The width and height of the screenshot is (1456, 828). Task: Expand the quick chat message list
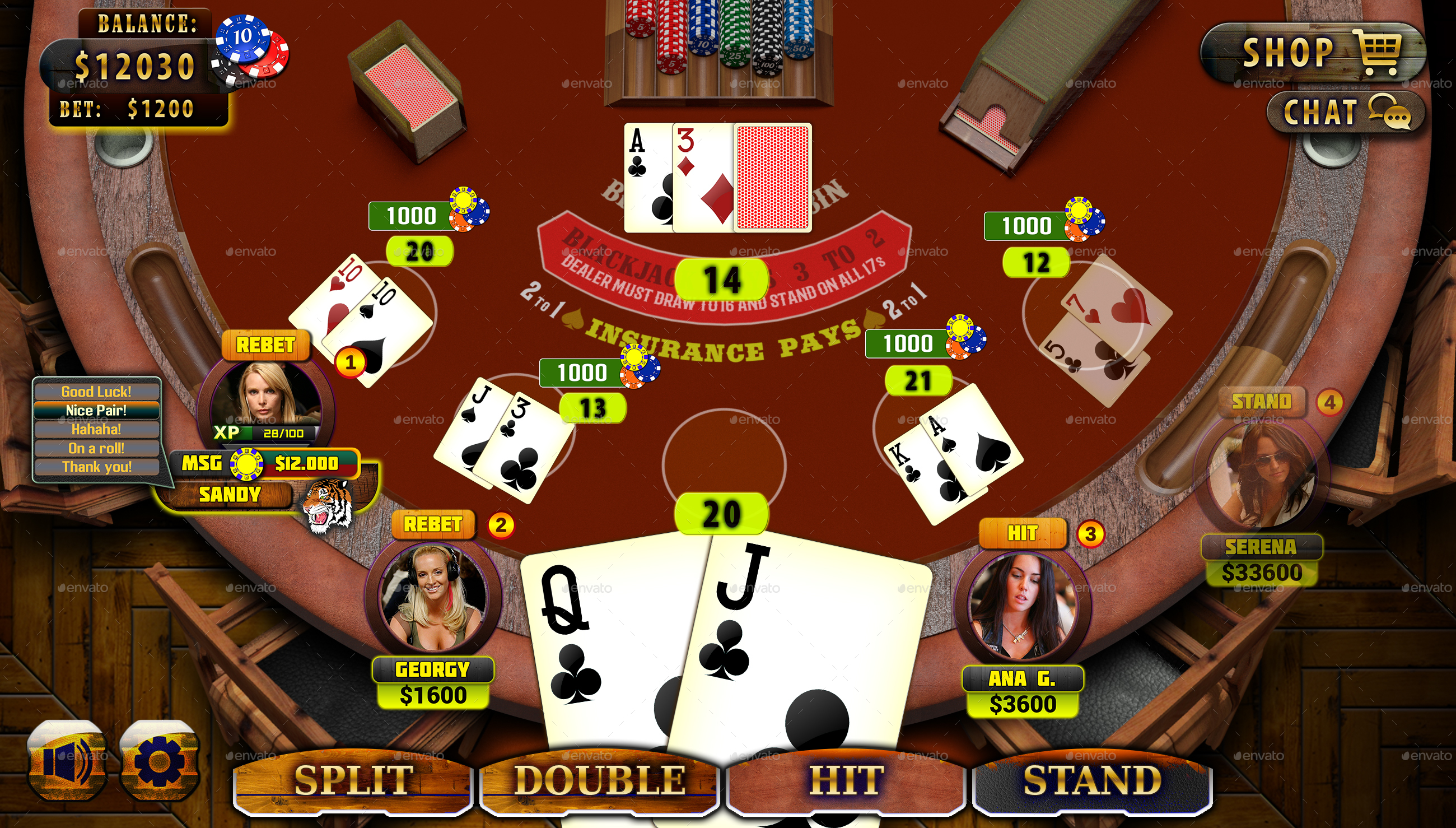click(x=97, y=429)
